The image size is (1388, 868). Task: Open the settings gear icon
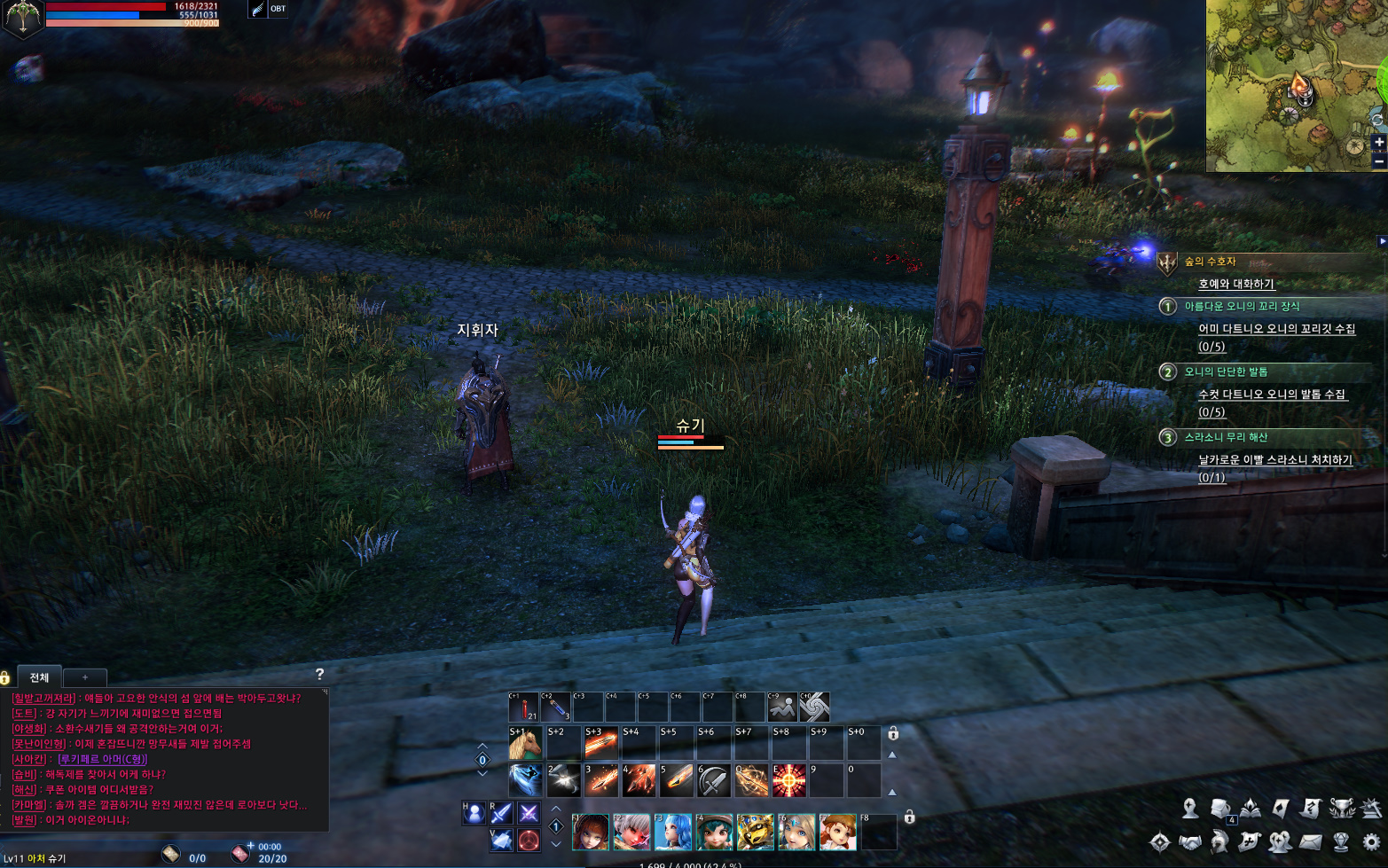pos(1371,841)
